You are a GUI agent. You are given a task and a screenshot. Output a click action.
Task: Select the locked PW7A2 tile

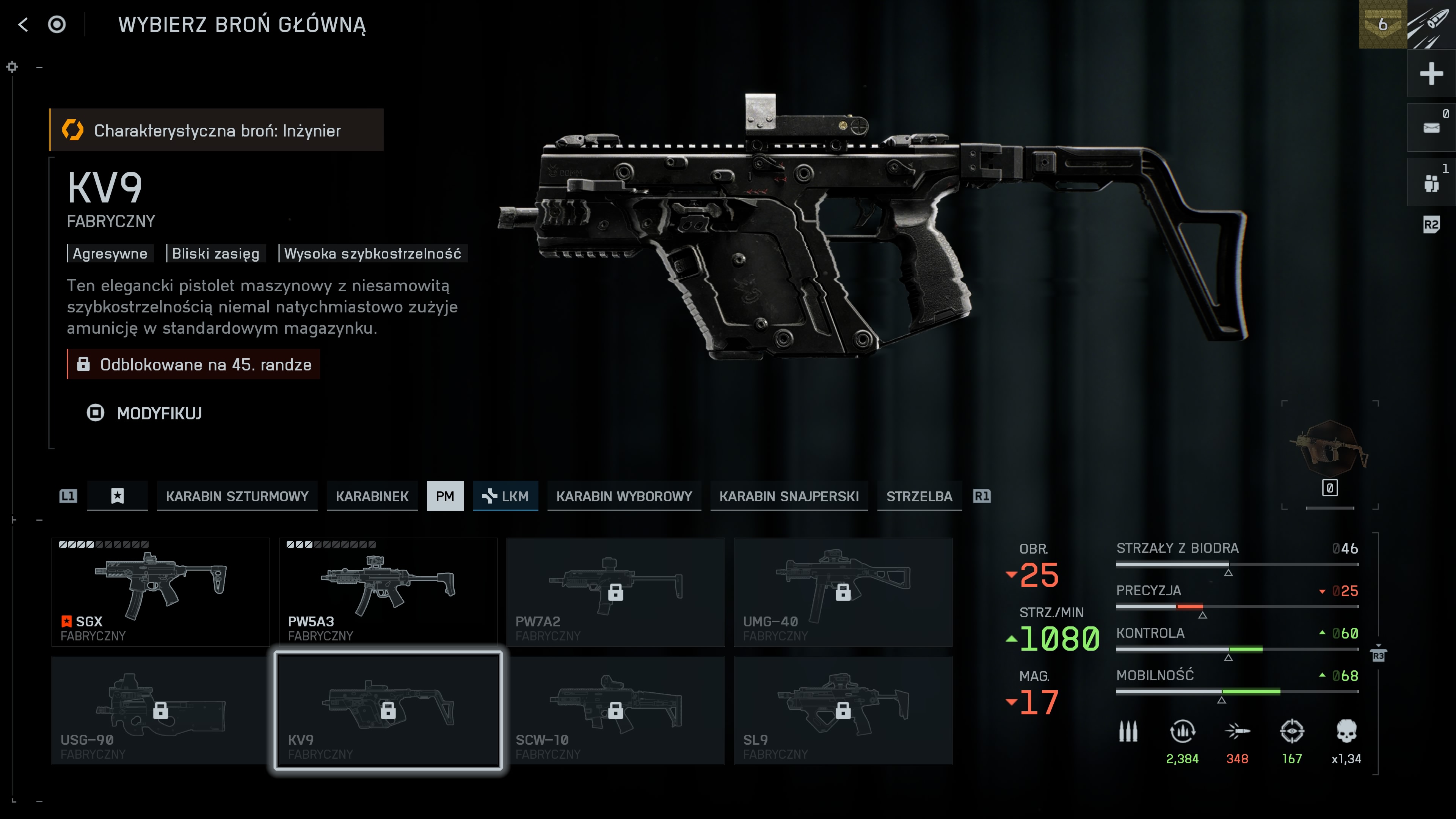coord(615,591)
